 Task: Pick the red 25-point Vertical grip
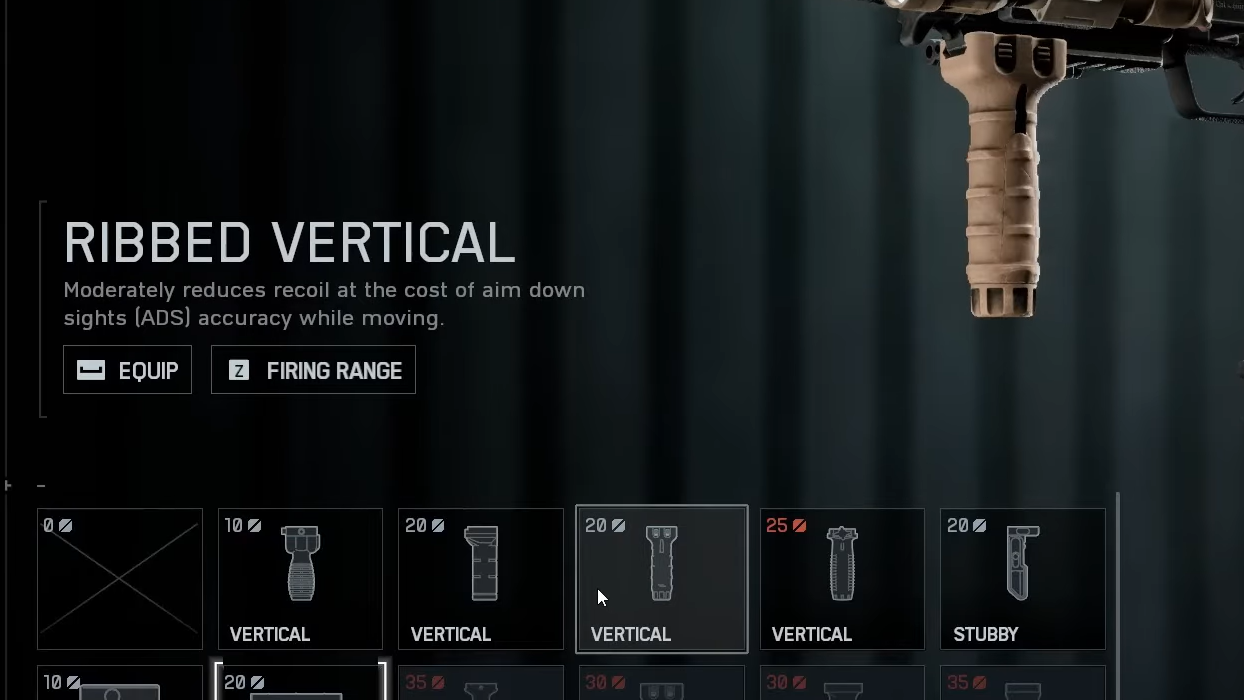coord(842,579)
